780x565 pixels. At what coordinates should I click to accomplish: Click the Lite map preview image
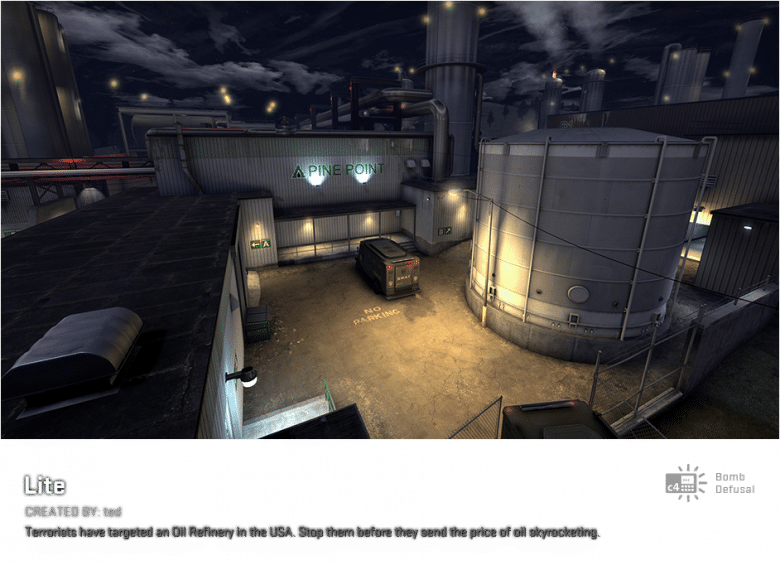[390, 220]
